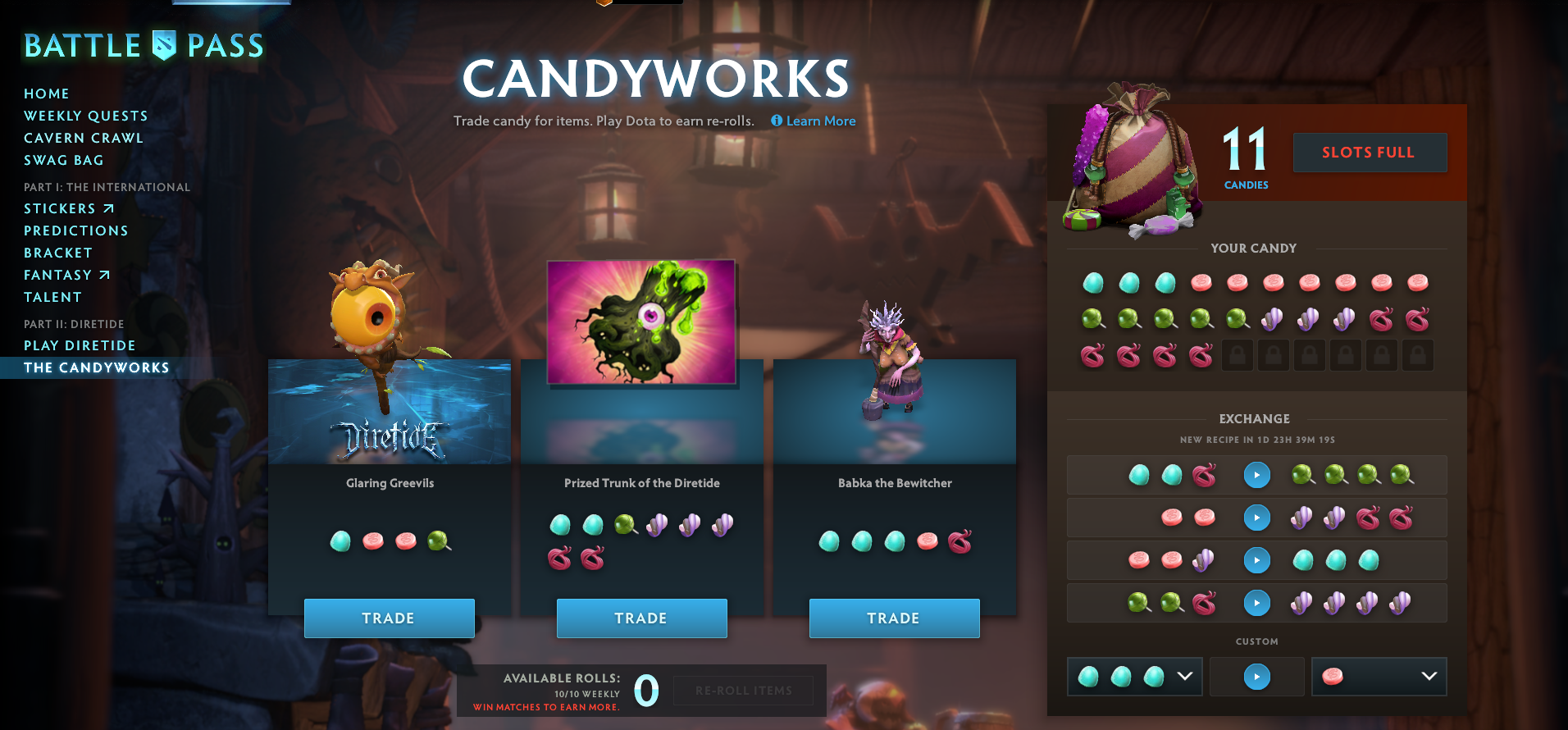Select a cyan candy in Your Candy grid
The height and width of the screenshot is (730, 1568).
[1092, 281]
